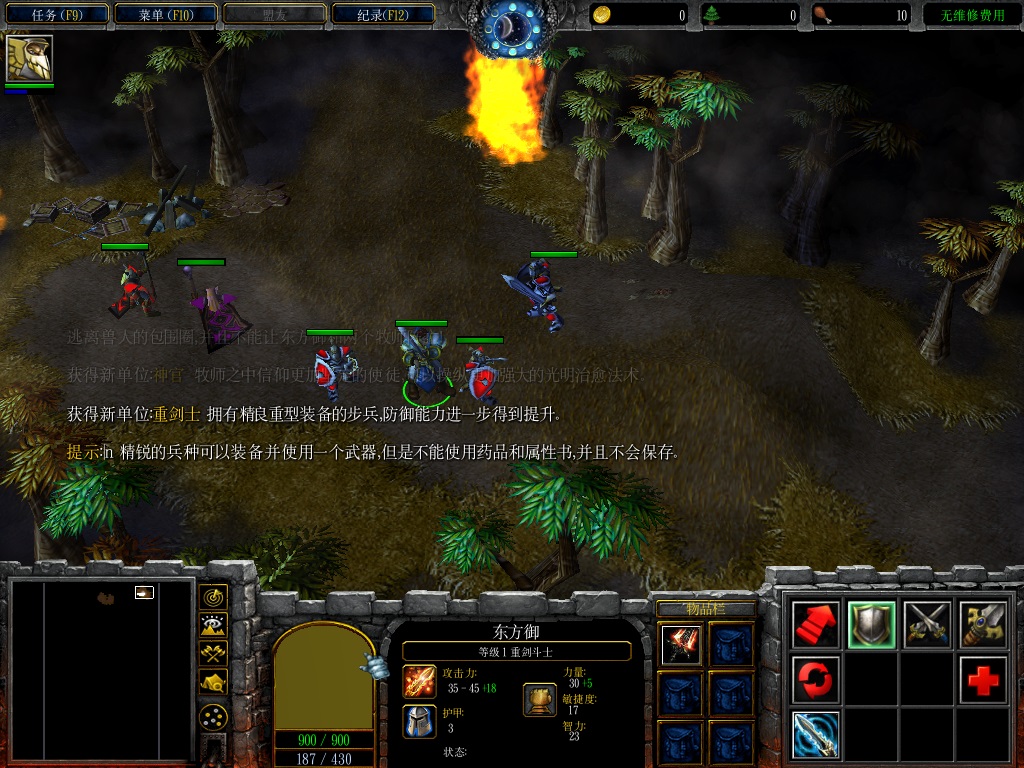Viewport: 1024px width, 768px height.
Task: Toggle minimap terrain display (eye over mountains)
Action: coord(213,626)
